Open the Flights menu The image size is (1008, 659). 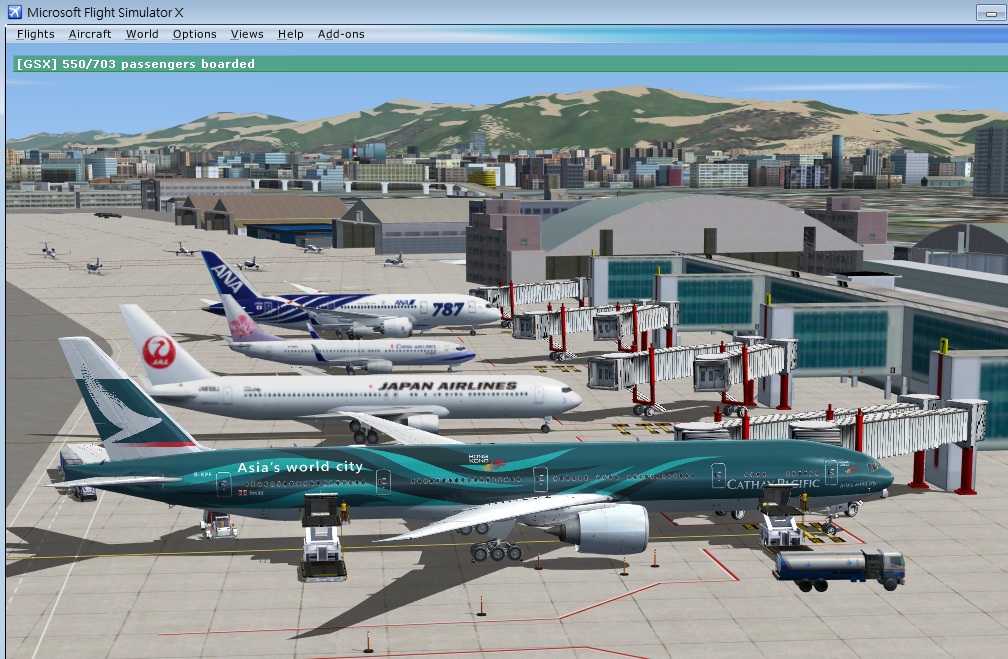[36, 34]
